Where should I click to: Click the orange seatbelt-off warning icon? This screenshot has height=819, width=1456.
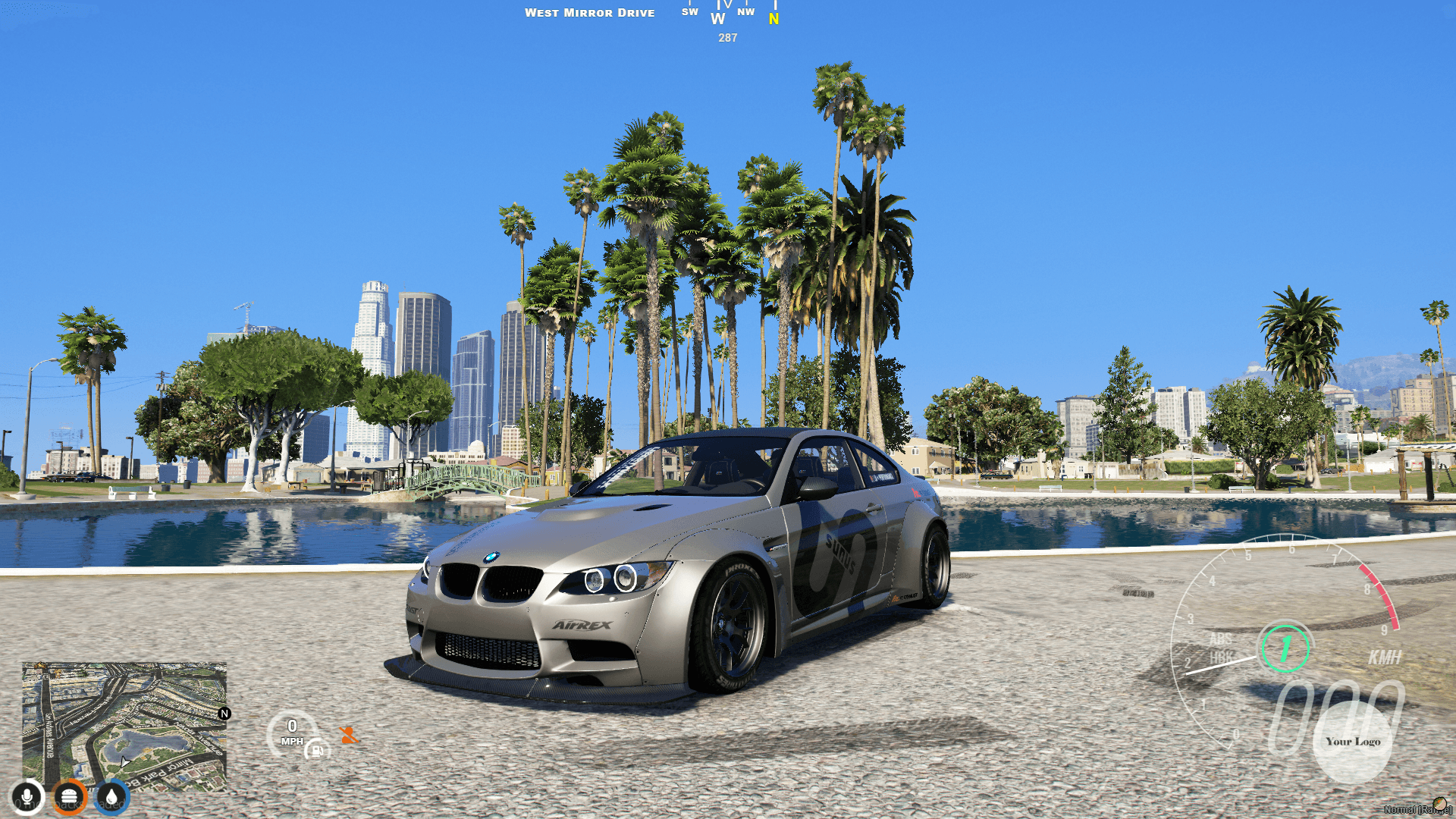[x=346, y=733]
